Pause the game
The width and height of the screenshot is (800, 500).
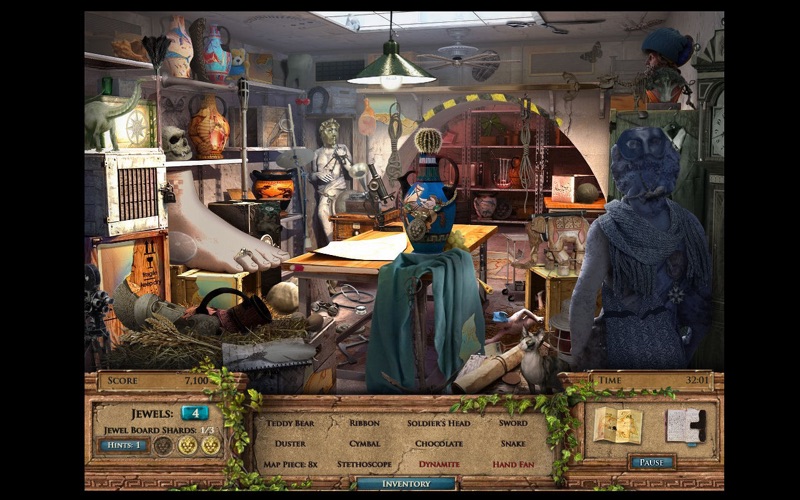[x=651, y=462]
